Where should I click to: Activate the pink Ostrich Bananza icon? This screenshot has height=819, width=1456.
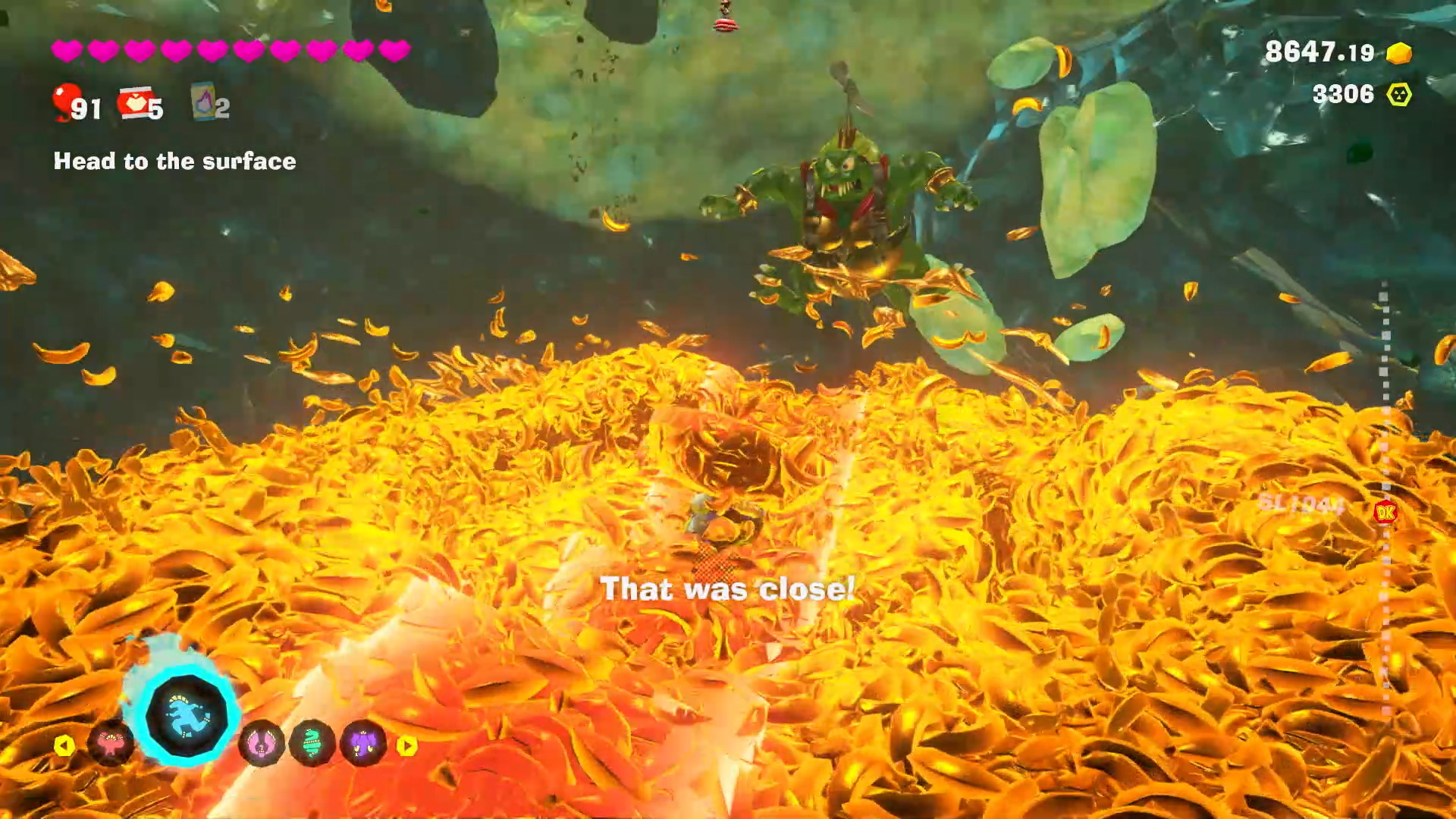click(262, 745)
